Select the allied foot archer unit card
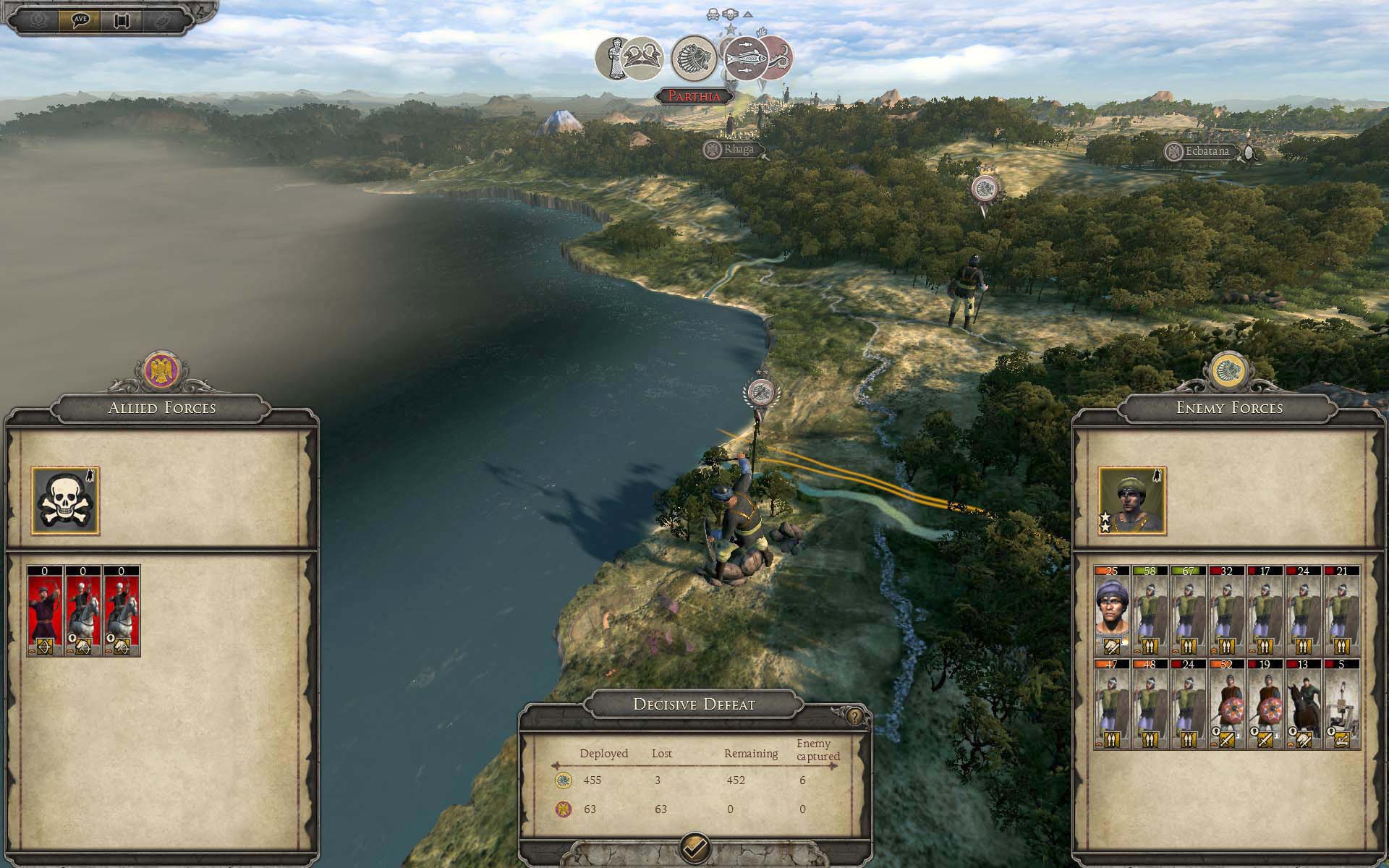This screenshot has height=868, width=1389. pos(46,611)
